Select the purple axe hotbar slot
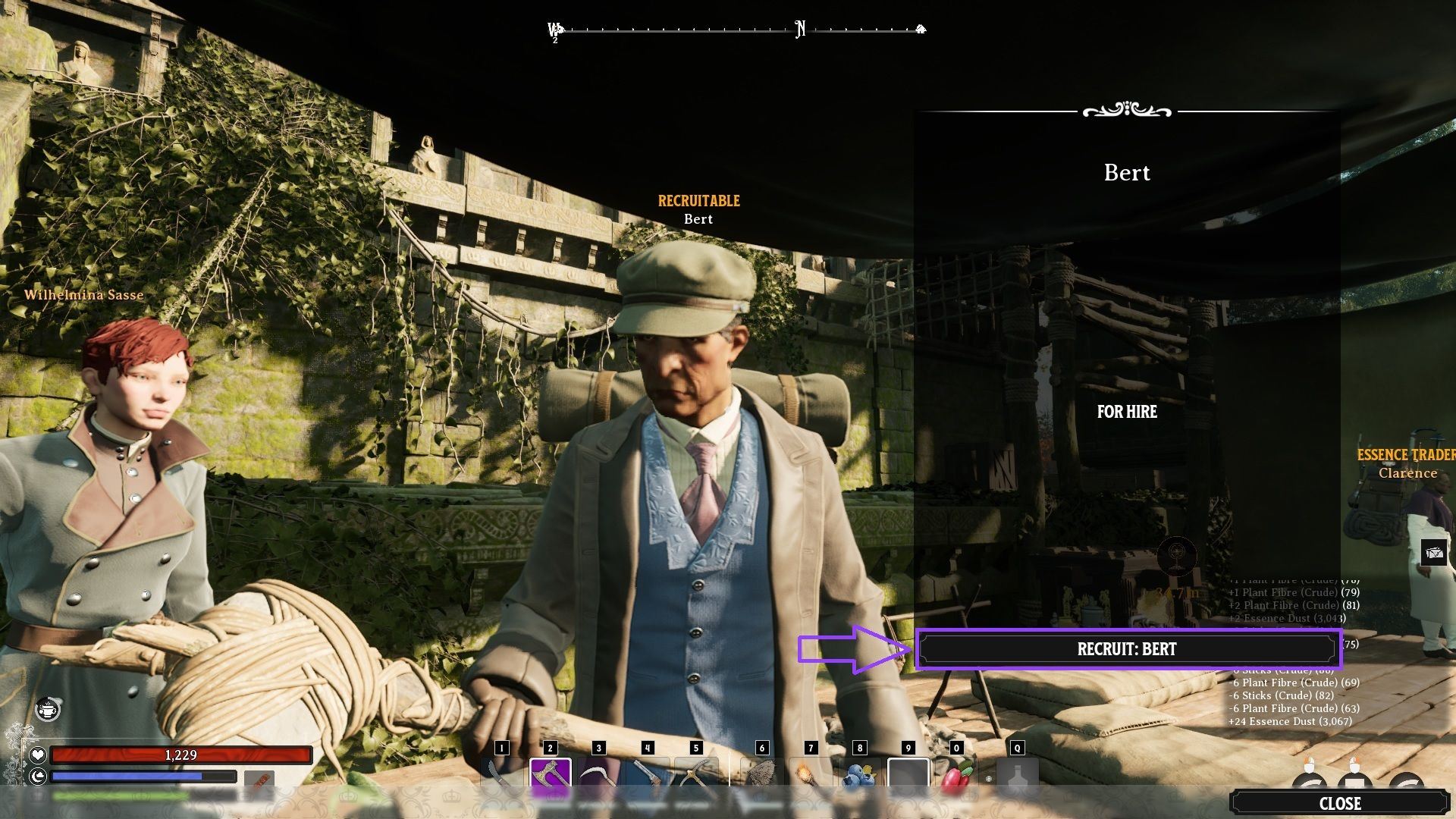 [x=550, y=775]
